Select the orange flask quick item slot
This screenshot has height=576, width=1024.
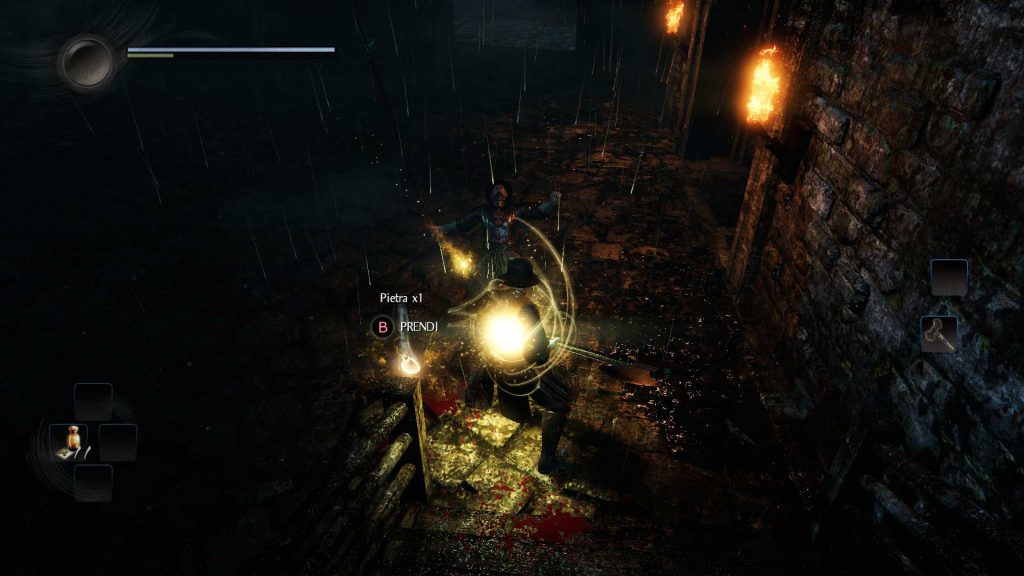tap(69, 441)
